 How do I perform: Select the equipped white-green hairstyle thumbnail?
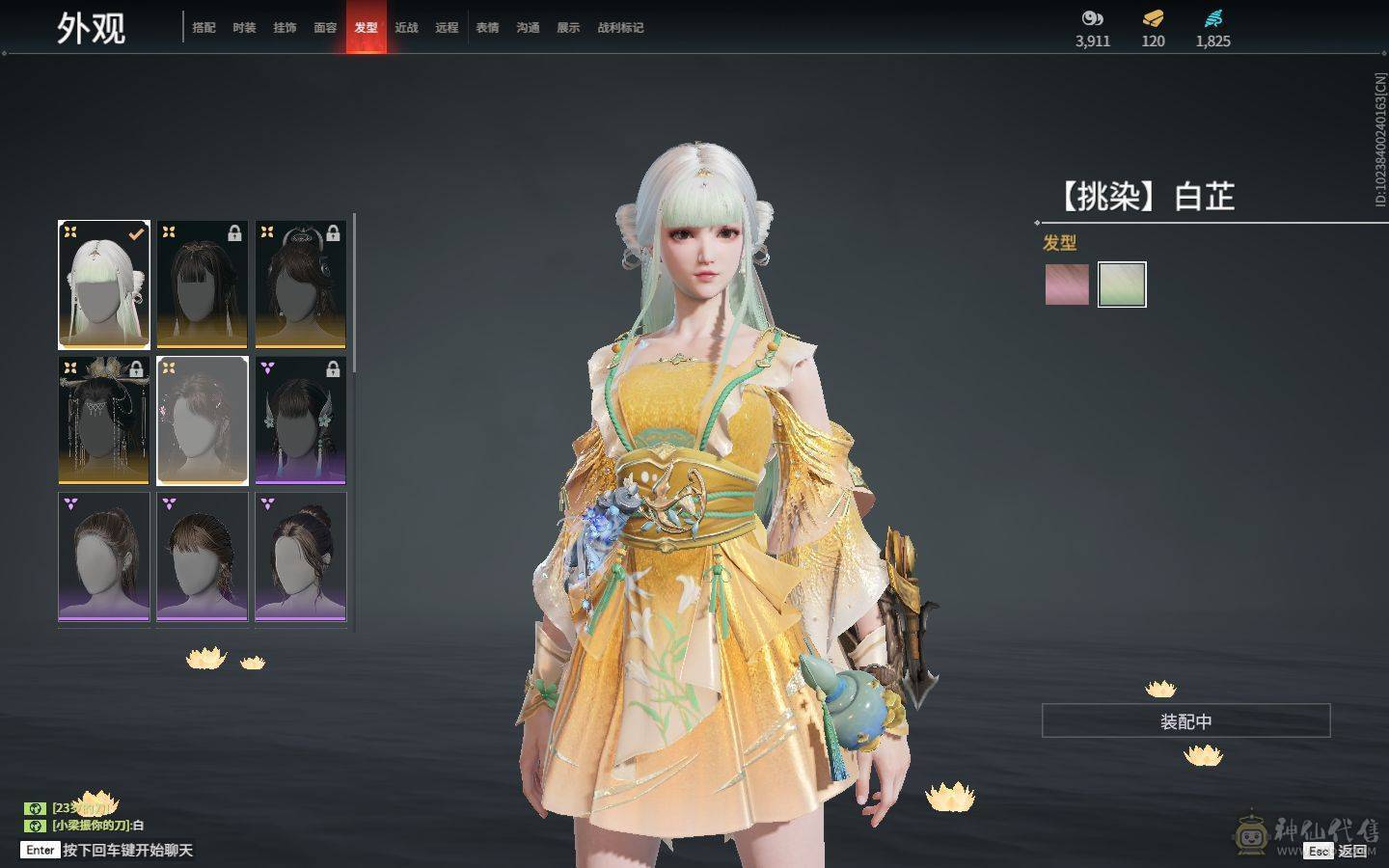point(104,285)
